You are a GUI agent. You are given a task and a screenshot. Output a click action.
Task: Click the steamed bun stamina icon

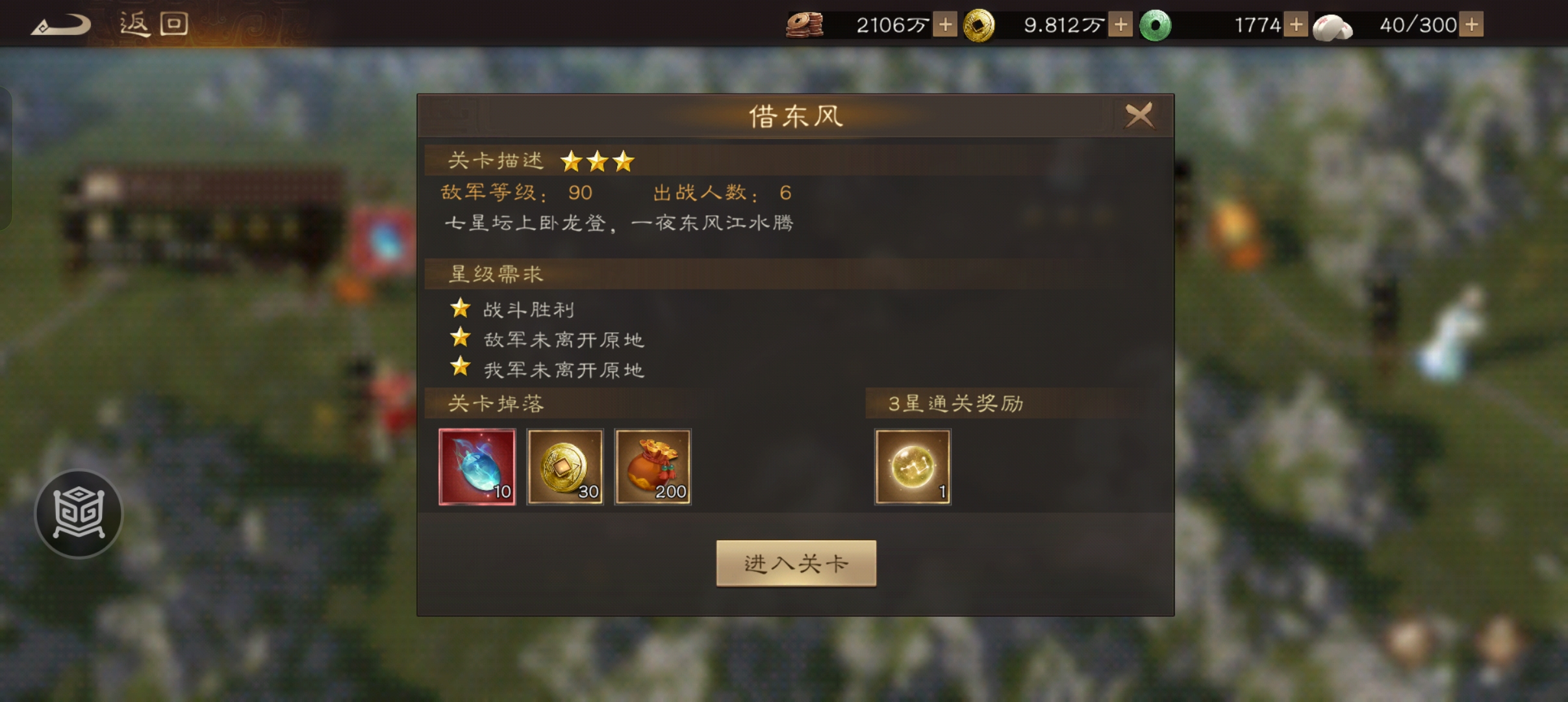1332,25
